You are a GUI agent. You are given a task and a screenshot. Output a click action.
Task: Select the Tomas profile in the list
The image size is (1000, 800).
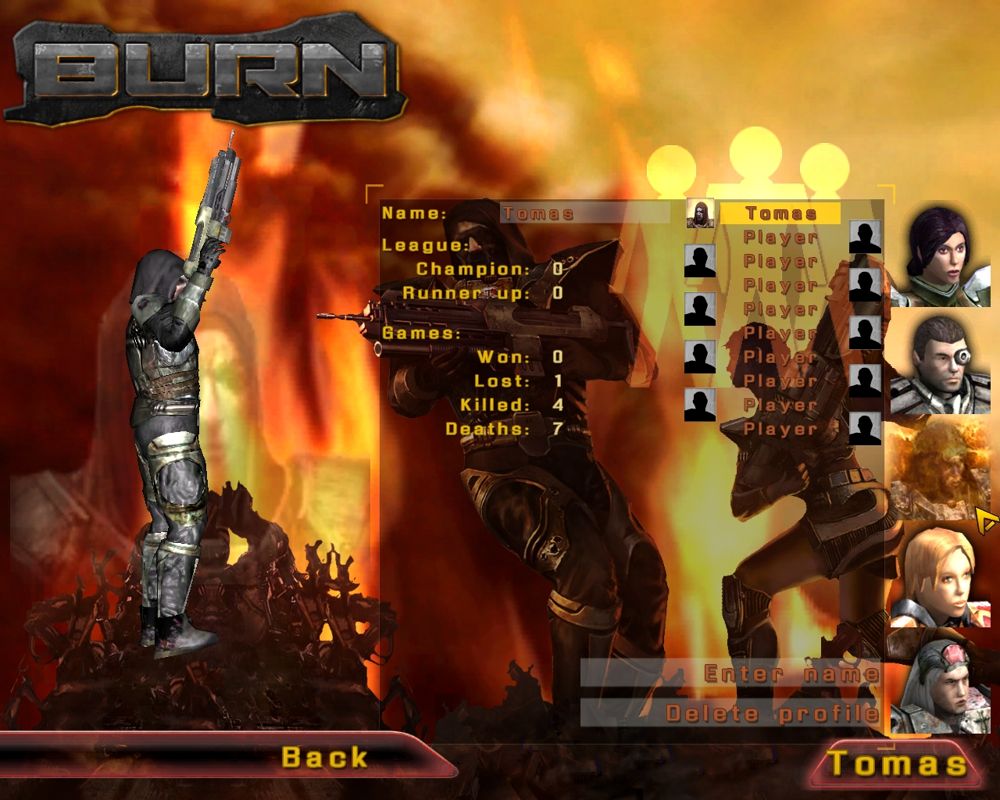[x=780, y=213]
